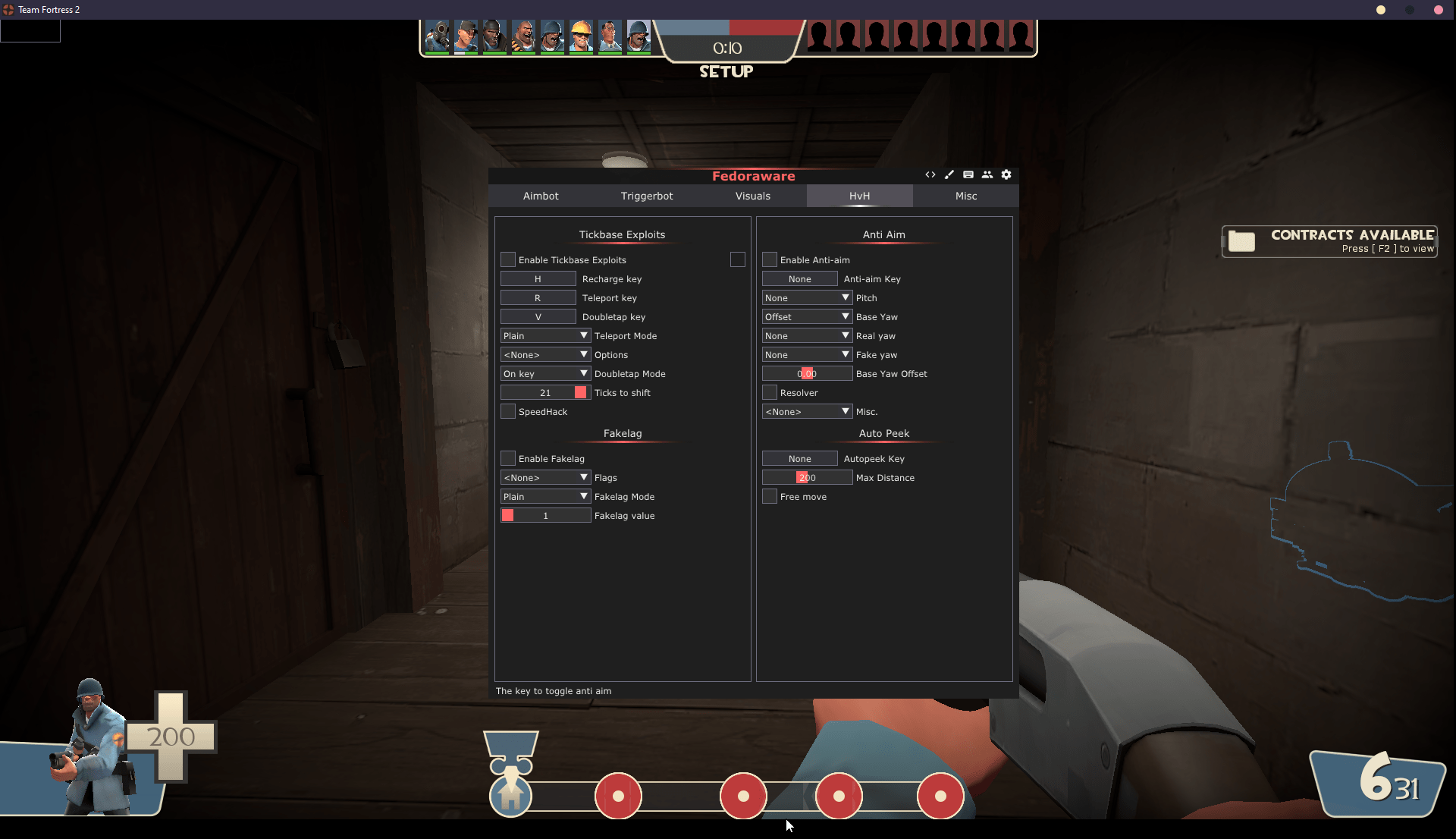Select the Visuals tab
Viewport: 1456px width, 839px height.
pyautogui.click(x=752, y=196)
